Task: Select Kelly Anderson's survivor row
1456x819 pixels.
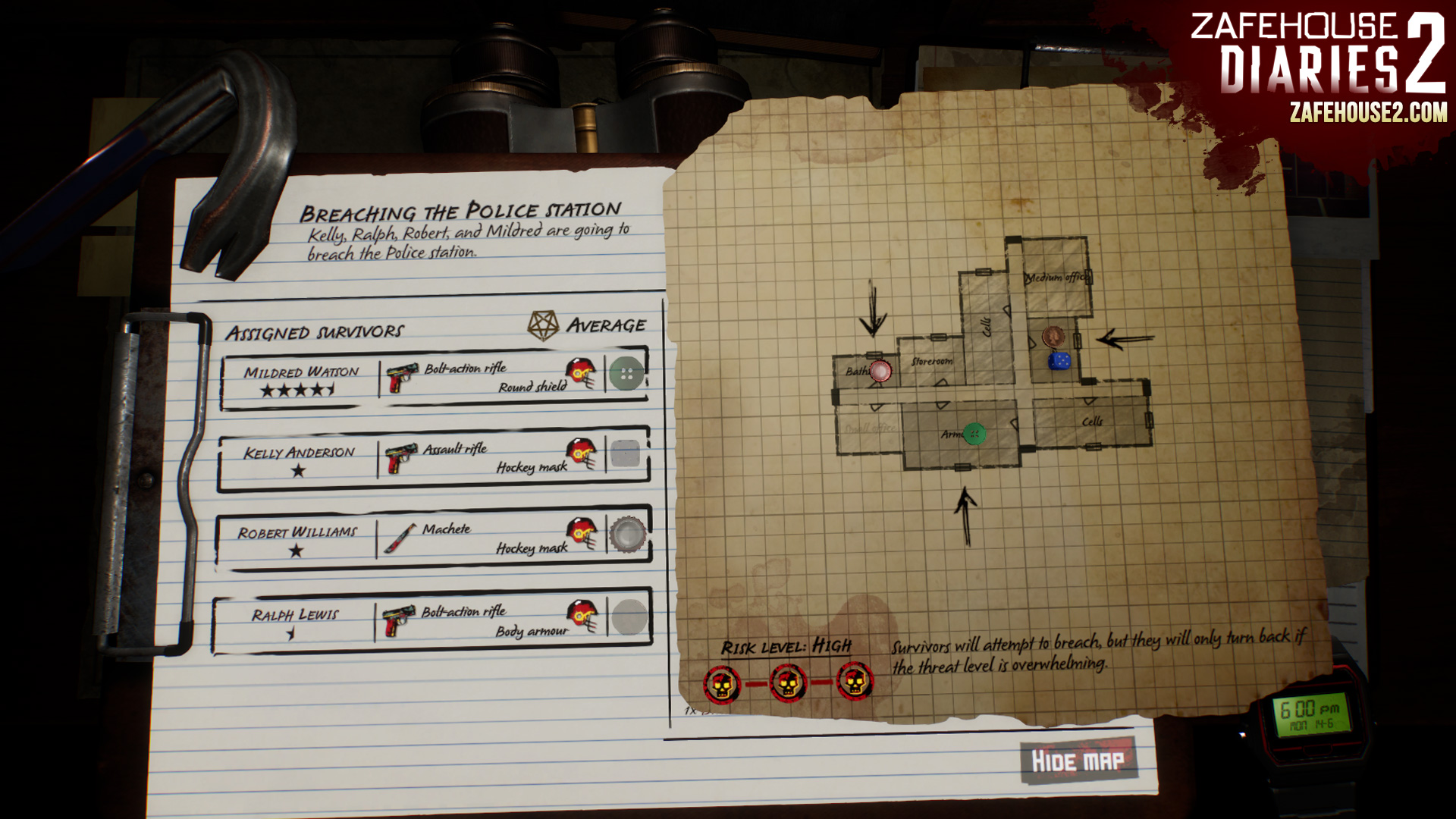Action: click(298, 460)
